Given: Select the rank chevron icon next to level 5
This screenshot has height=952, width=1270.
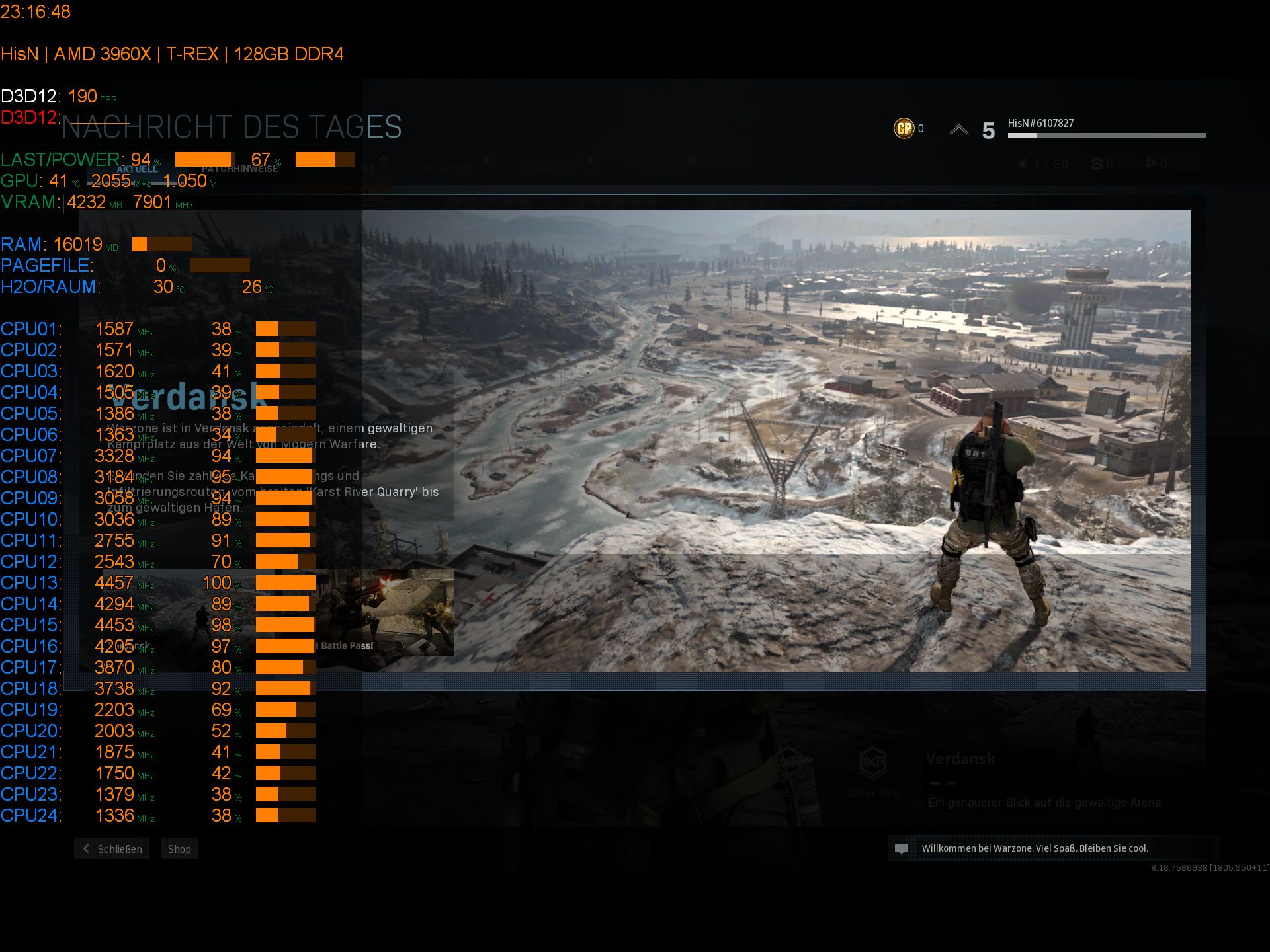Looking at the screenshot, I should tap(958, 129).
